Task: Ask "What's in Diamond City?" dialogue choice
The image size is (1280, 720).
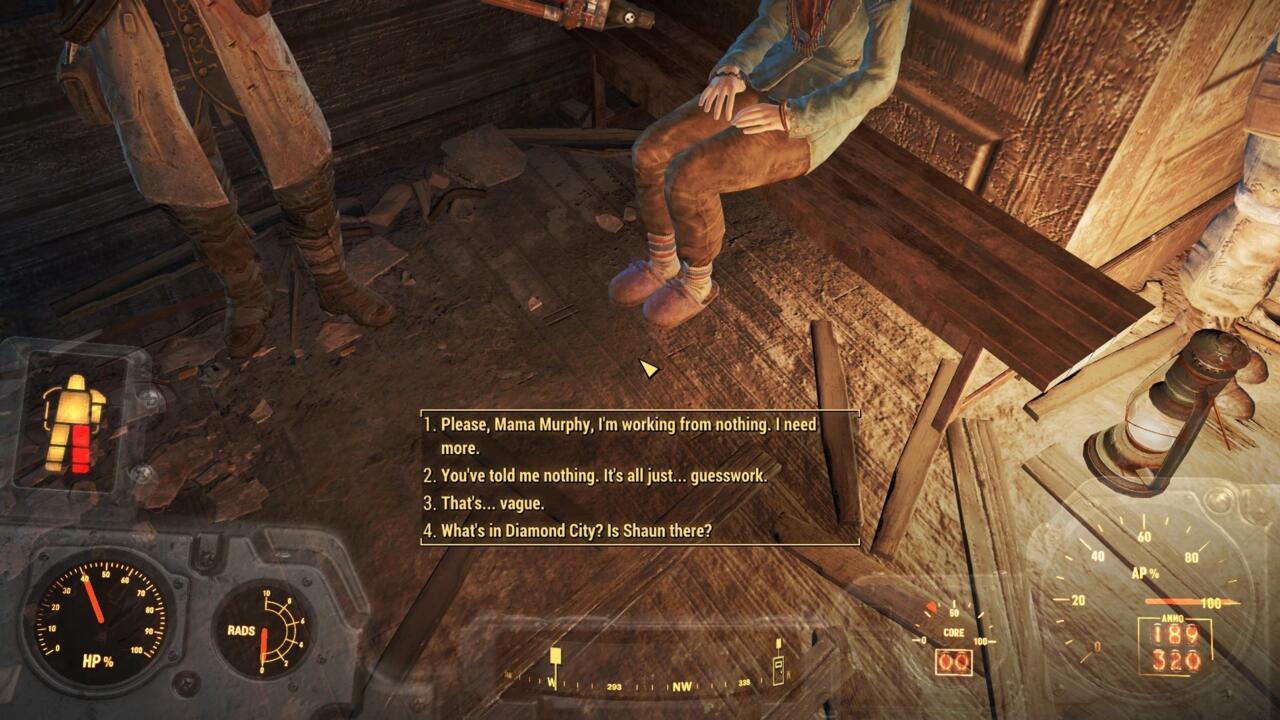Action: (576, 531)
